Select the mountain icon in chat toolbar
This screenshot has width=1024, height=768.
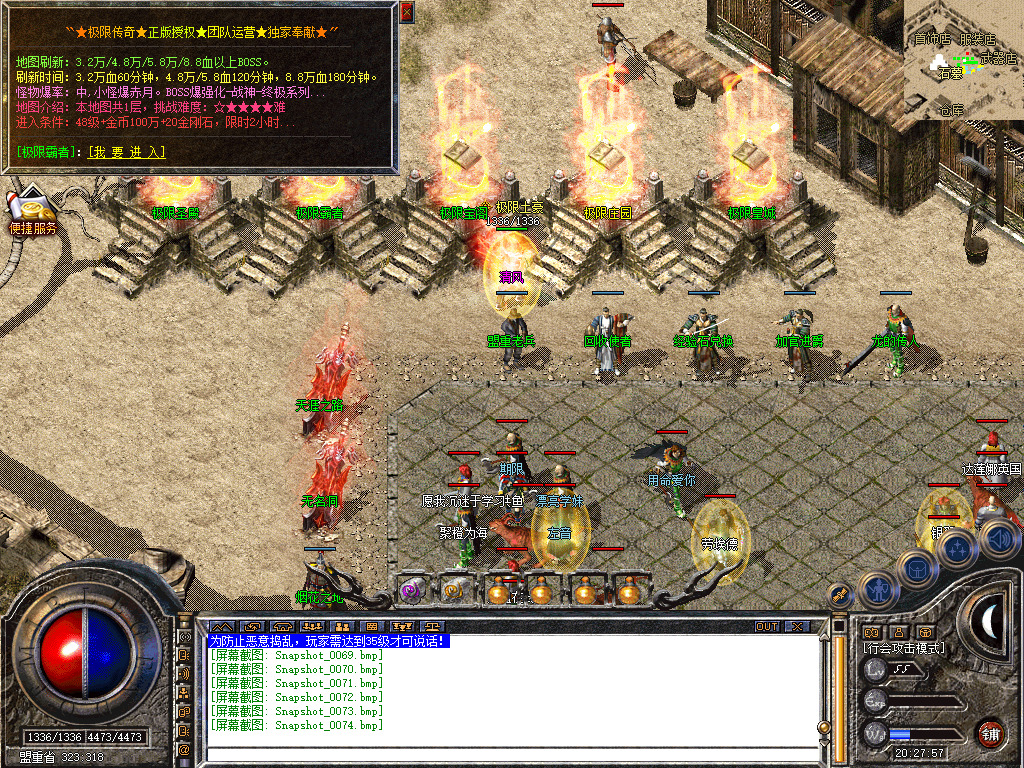(219, 627)
